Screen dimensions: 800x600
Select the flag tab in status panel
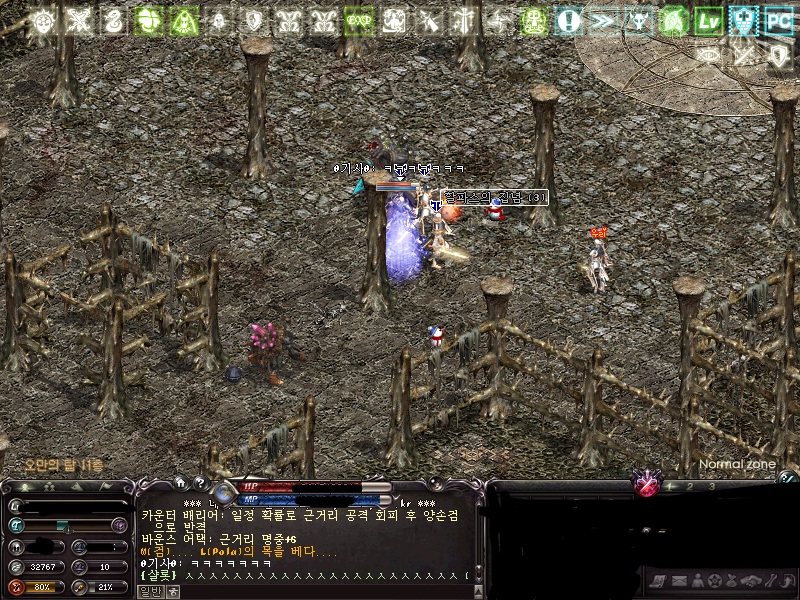tap(109, 486)
